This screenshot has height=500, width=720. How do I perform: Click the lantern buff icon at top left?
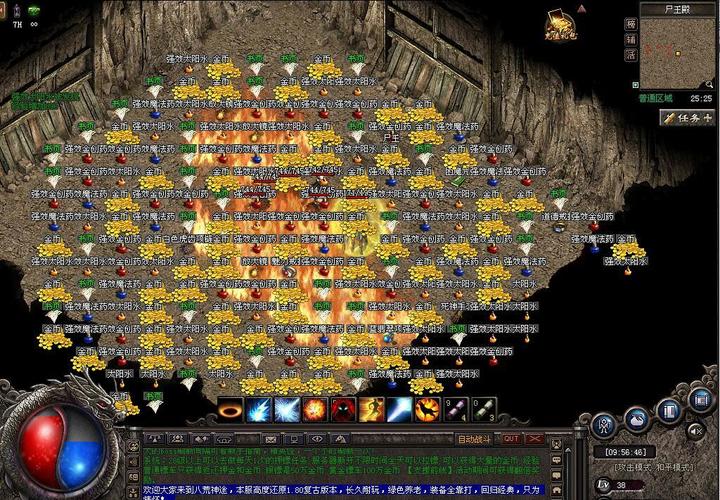point(16,9)
